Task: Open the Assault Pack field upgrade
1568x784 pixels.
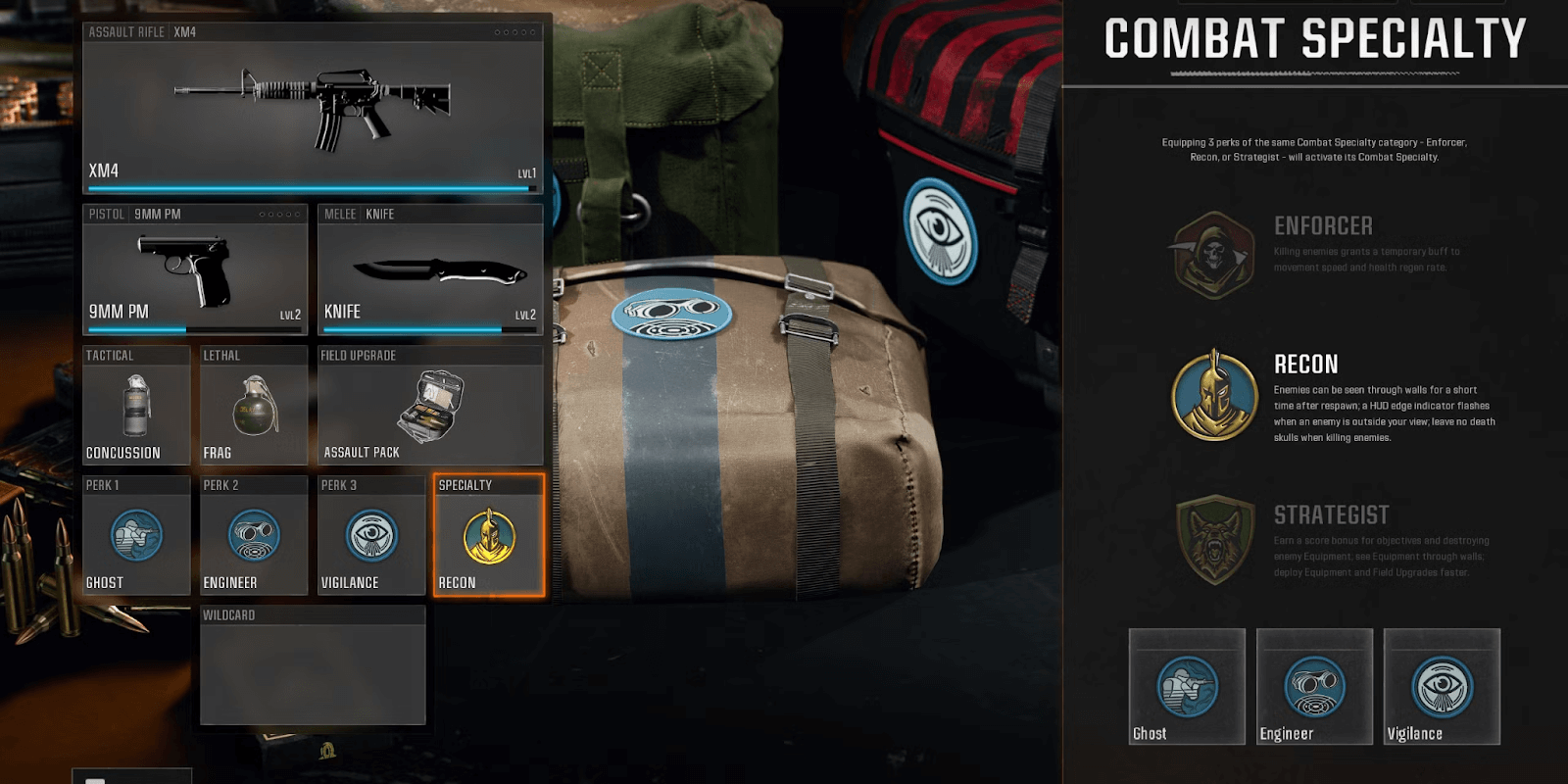Action: 429,406
